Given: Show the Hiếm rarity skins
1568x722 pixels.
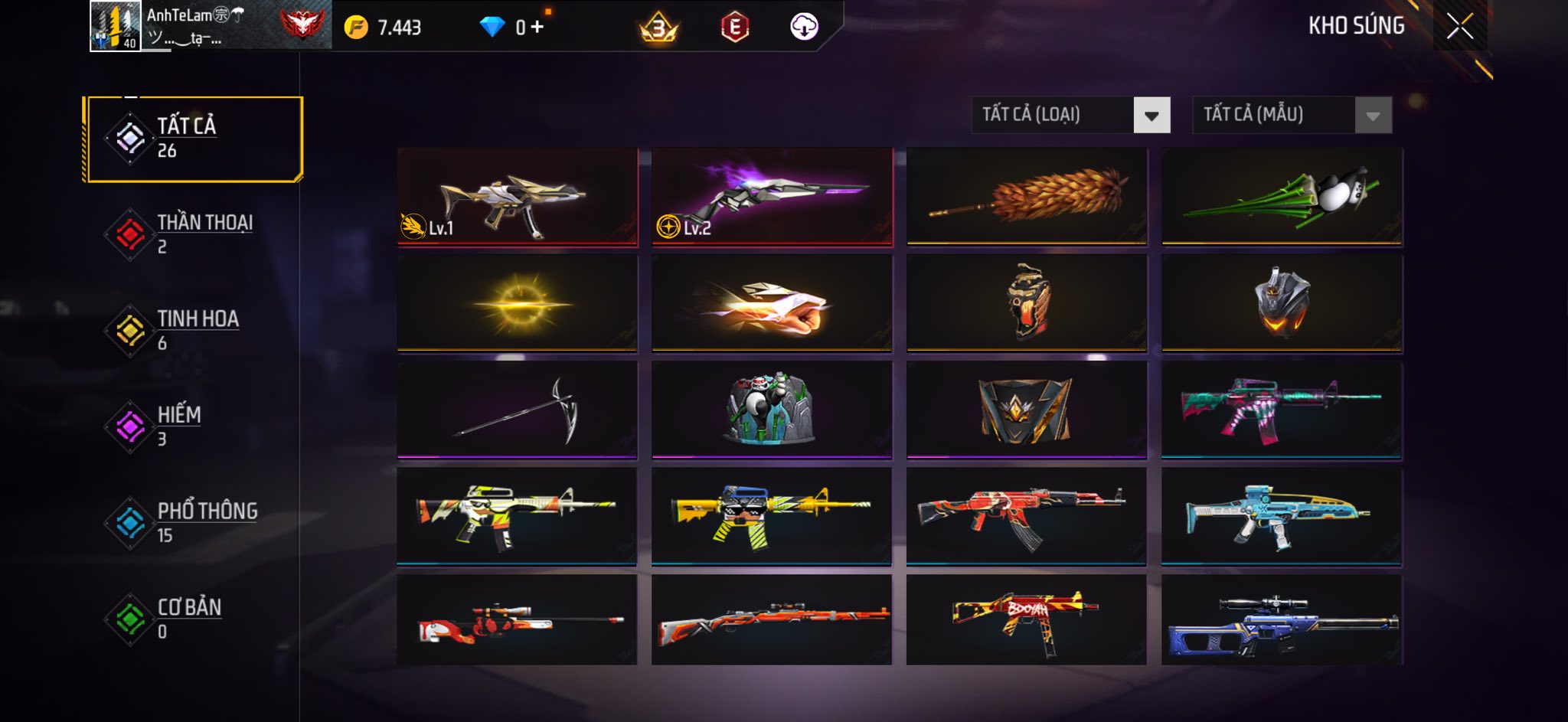Looking at the screenshot, I should coord(194,426).
